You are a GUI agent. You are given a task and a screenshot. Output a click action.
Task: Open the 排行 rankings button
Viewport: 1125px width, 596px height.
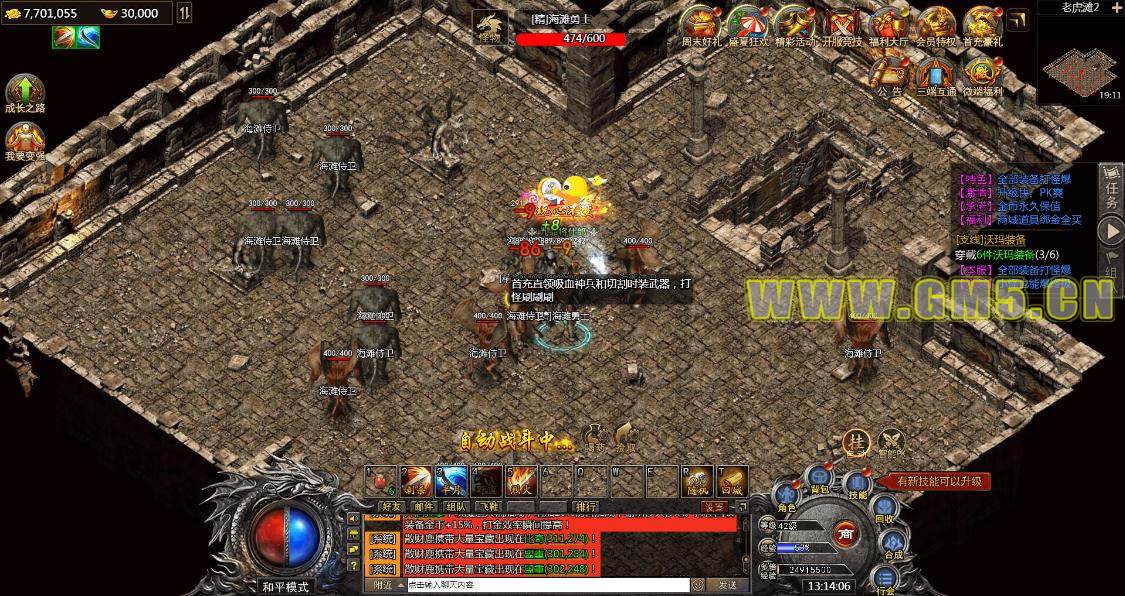coord(586,507)
